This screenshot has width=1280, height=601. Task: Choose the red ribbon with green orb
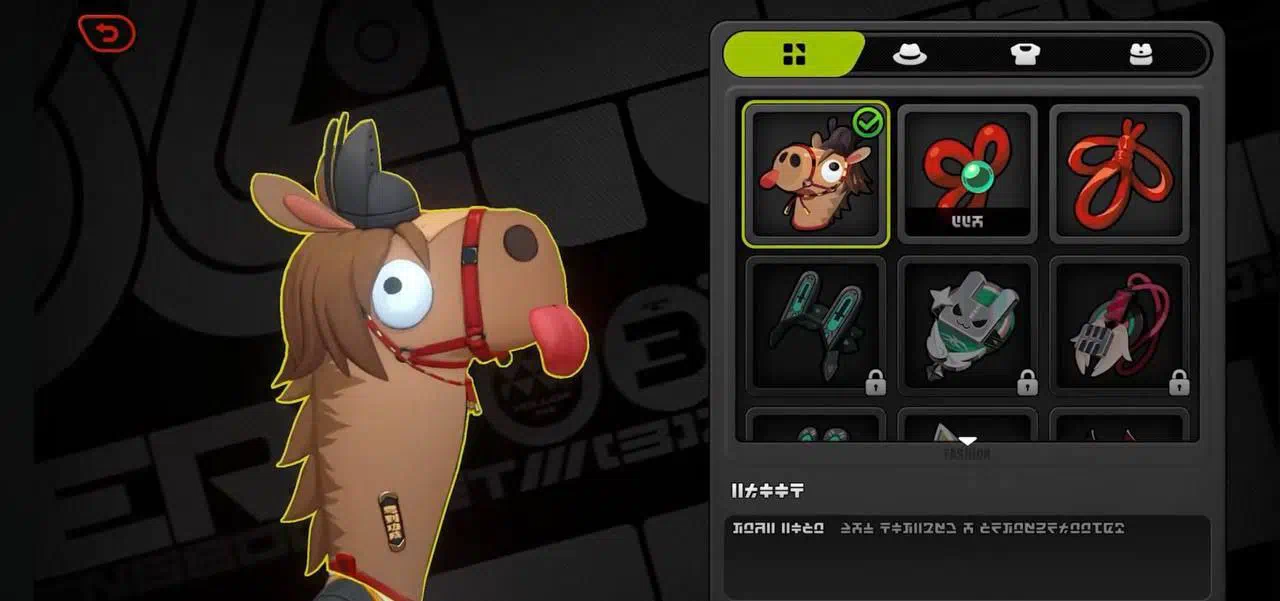coord(967,174)
